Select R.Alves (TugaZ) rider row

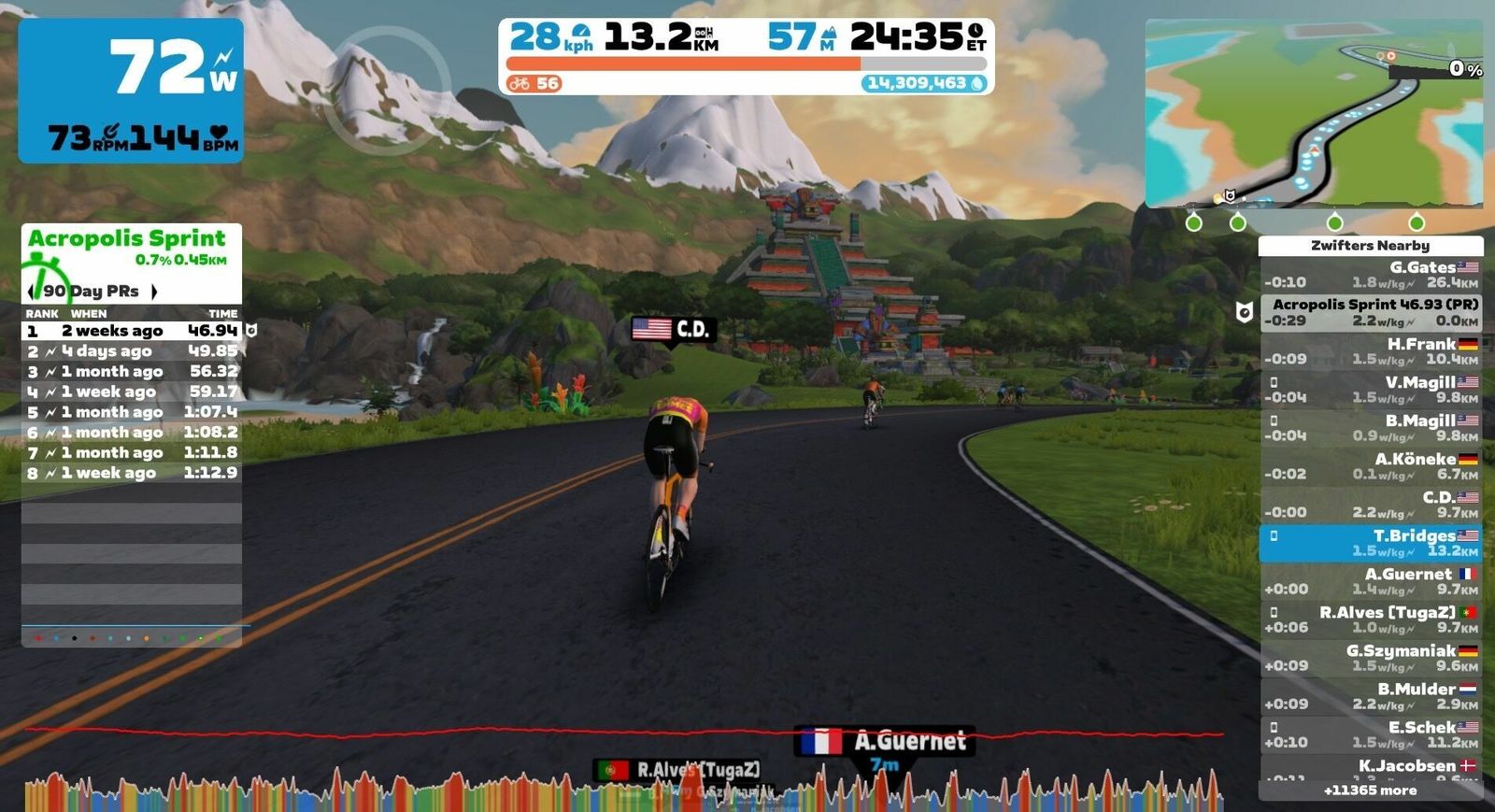tap(1370, 620)
